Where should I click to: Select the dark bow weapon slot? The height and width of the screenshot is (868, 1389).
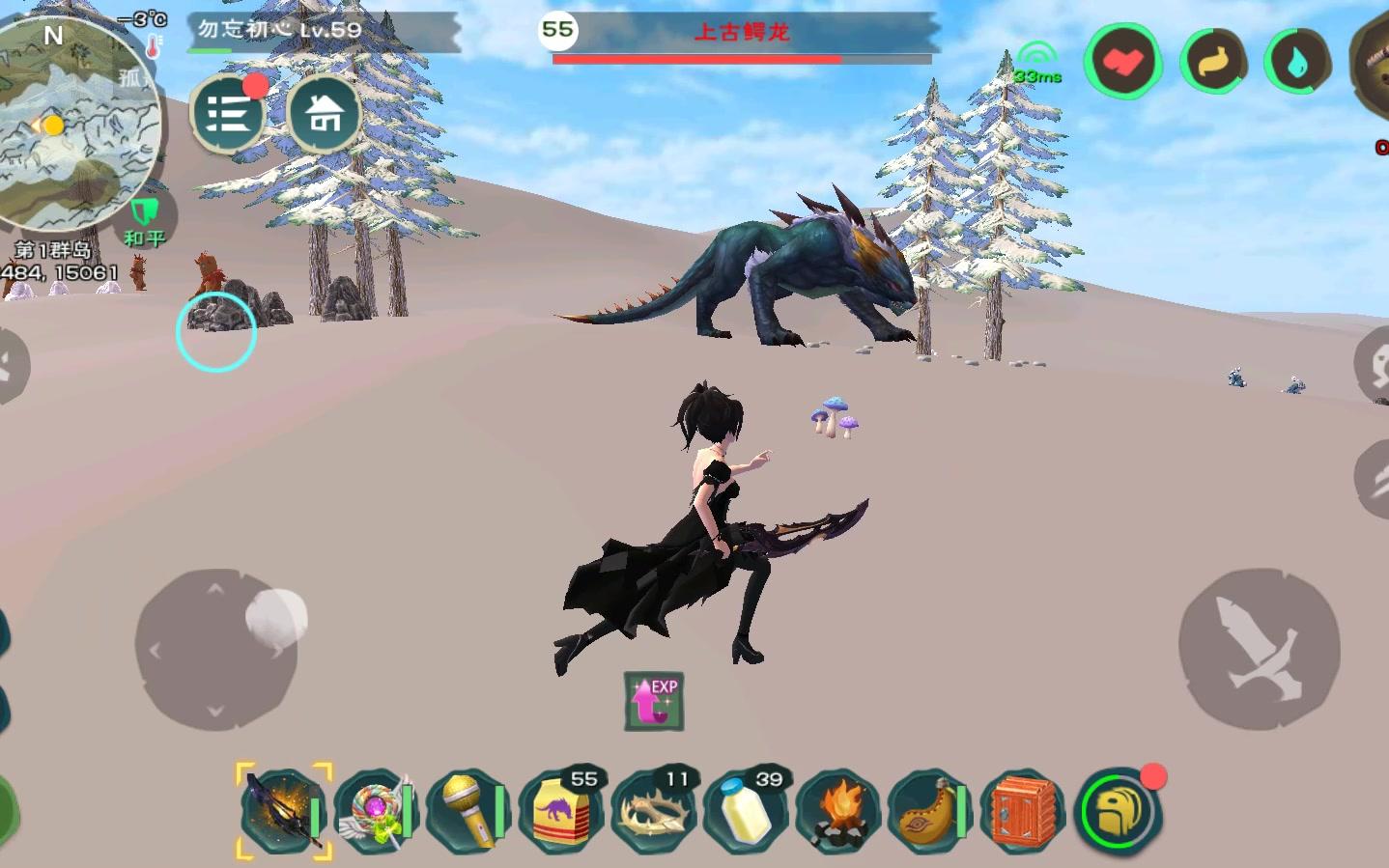tap(283, 812)
